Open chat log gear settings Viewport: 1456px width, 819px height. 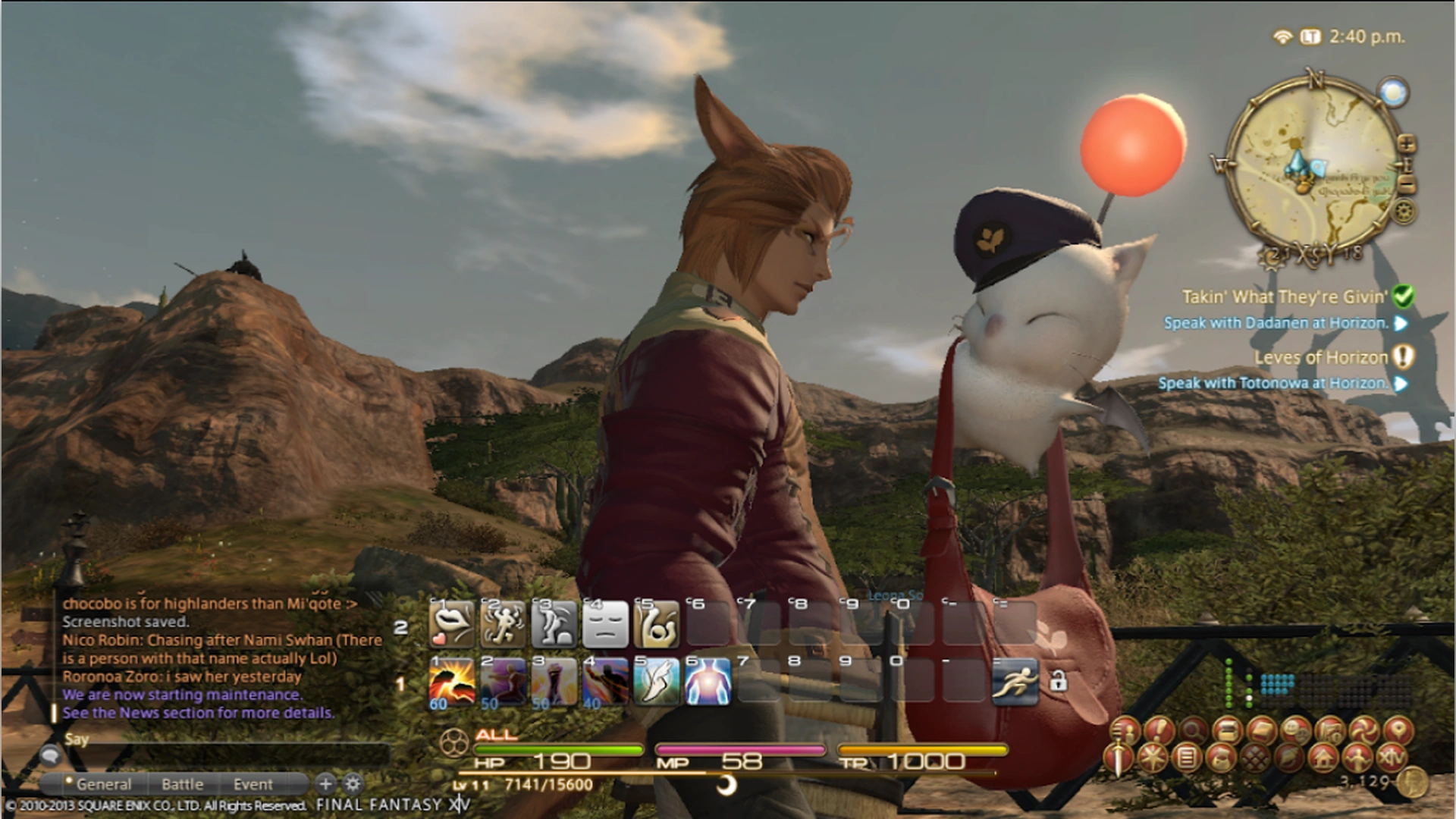click(x=353, y=783)
